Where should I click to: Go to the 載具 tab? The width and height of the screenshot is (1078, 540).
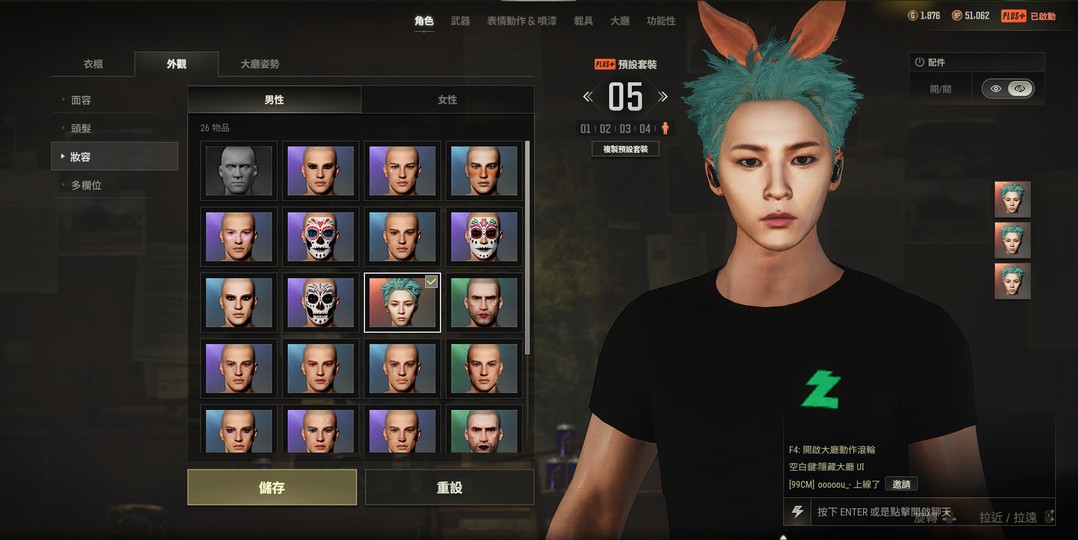(x=583, y=21)
